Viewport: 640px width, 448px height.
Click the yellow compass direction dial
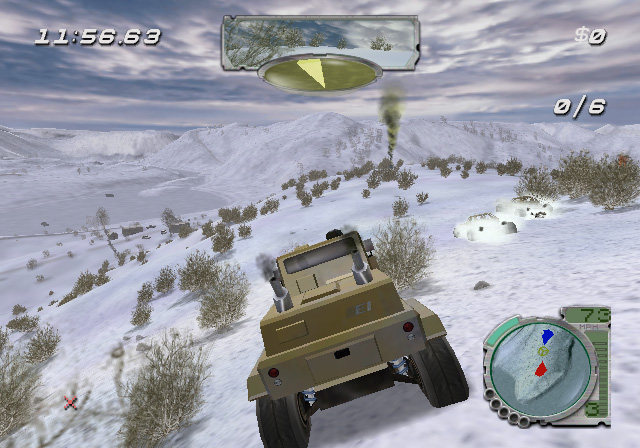319,72
